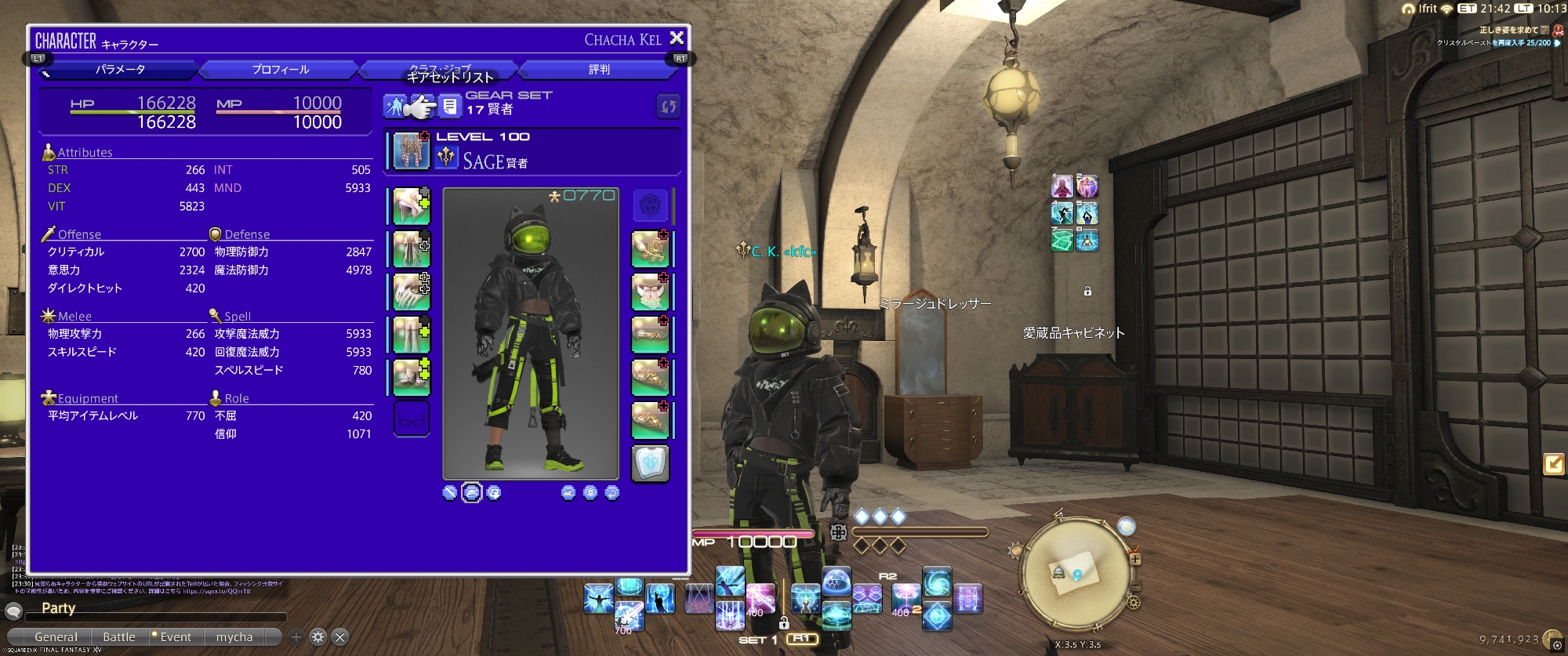Select the equipped boots slot
Screen dimensions: 1568x656
[x=411, y=377]
